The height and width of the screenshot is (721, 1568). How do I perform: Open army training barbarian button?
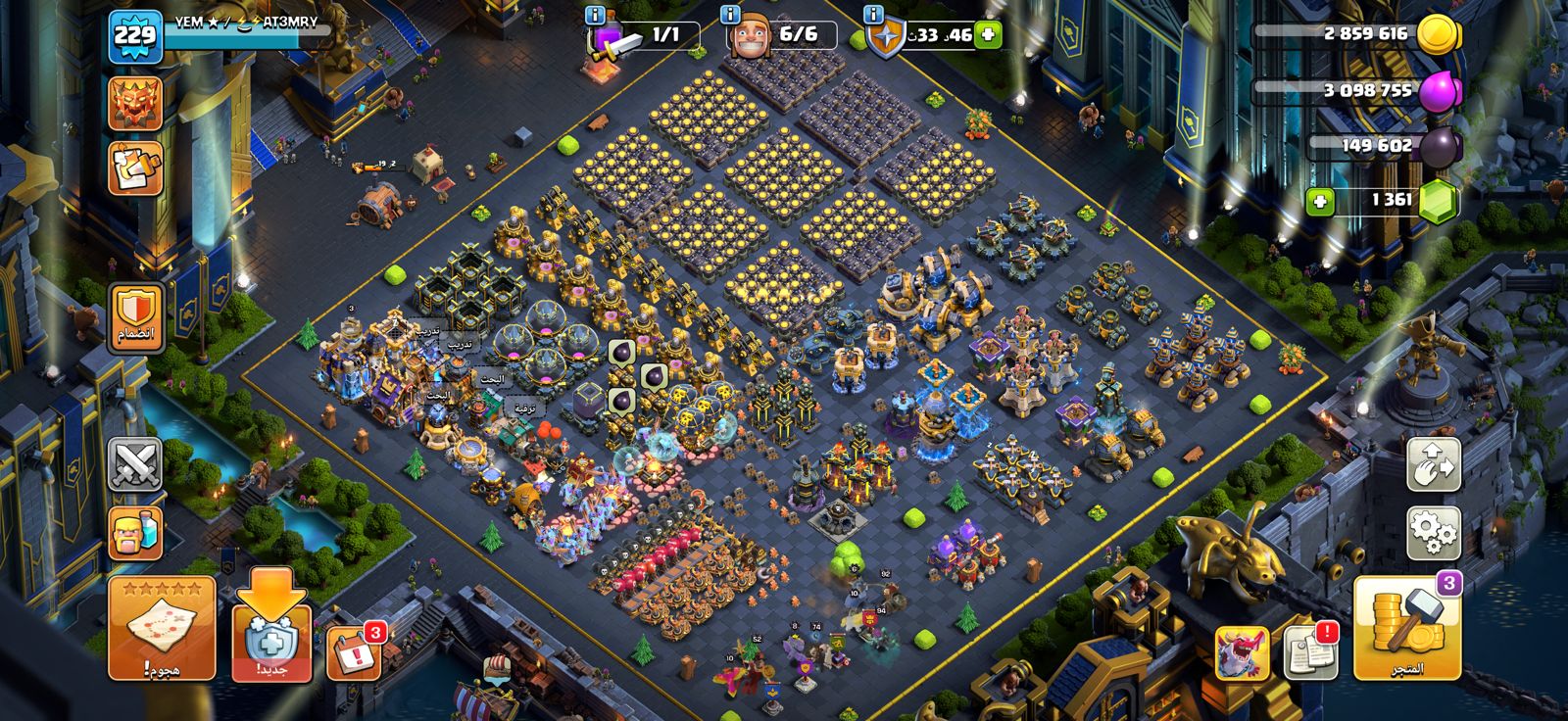click(x=135, y=533)
